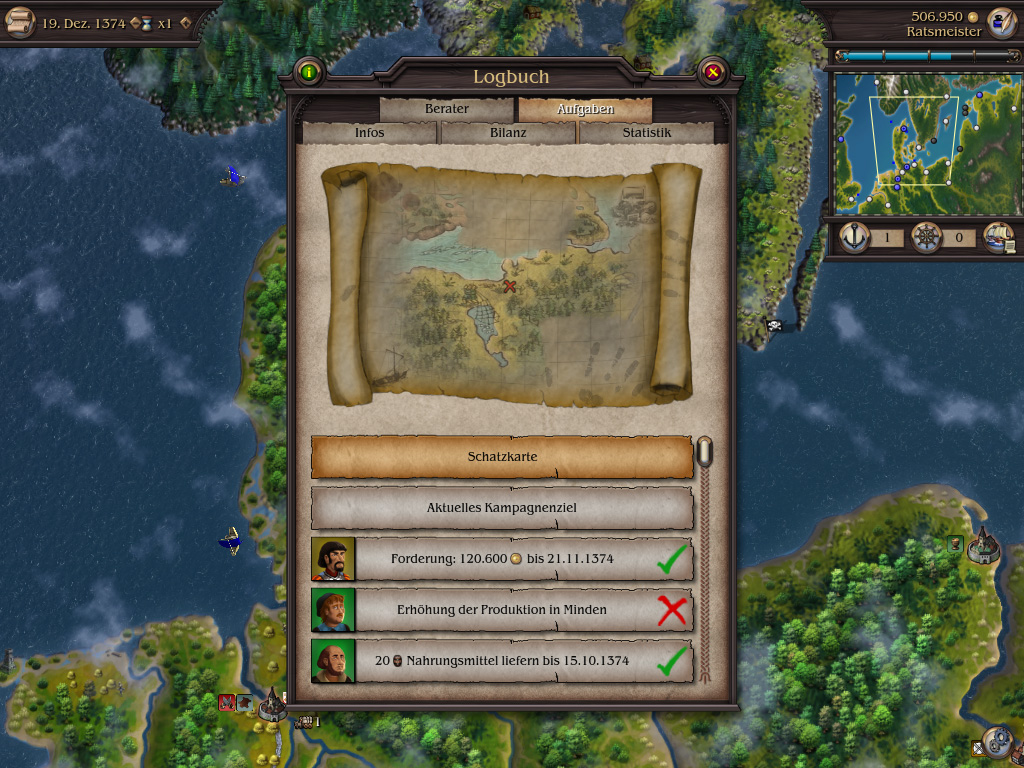This screenshot has width=1024, height=768.
Task: Decrease game speed with the minus diamond
Action: point(135,23)
